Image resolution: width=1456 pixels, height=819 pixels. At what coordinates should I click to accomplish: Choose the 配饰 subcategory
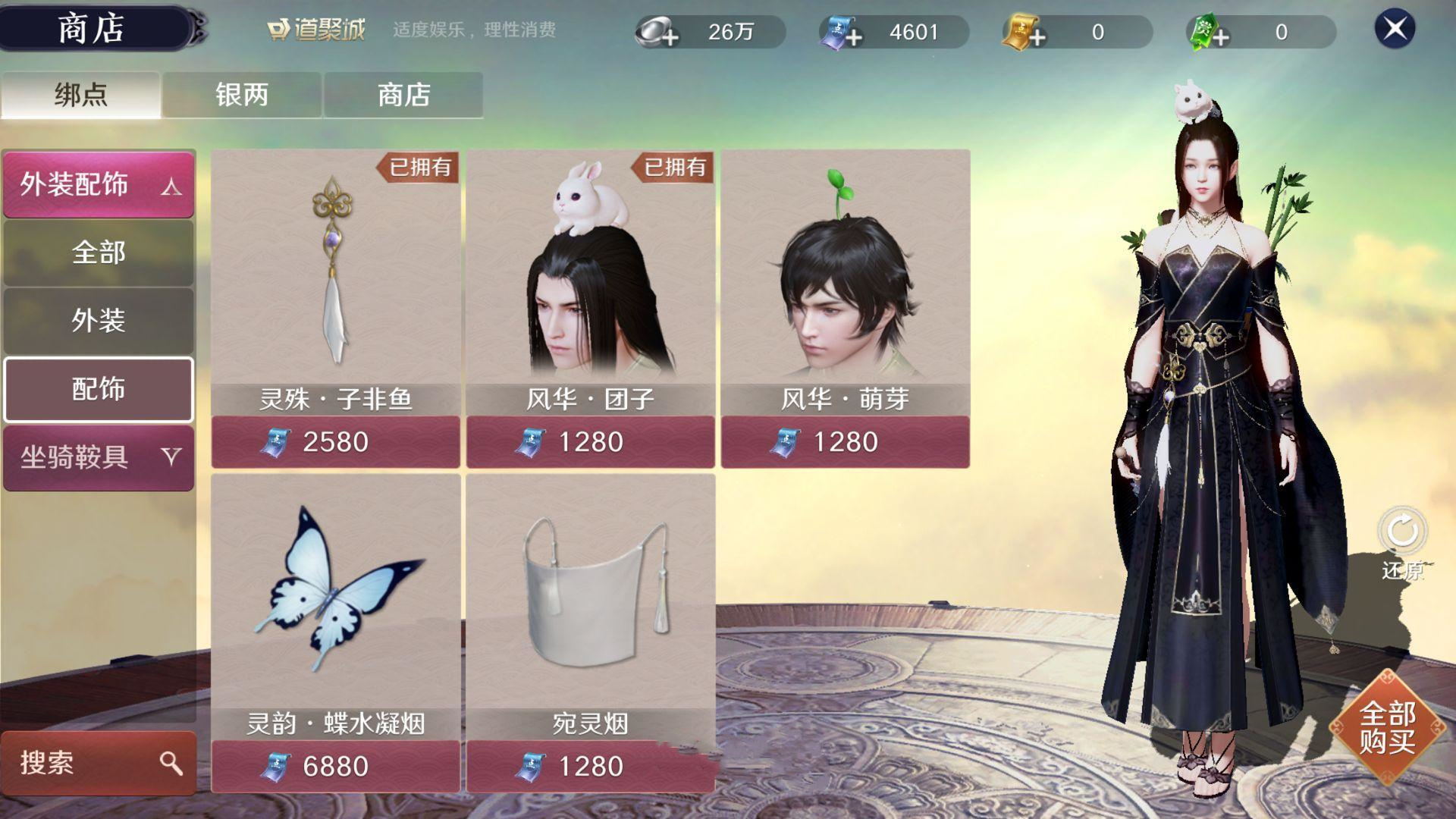pyautogui.click(x=99, y=389)
